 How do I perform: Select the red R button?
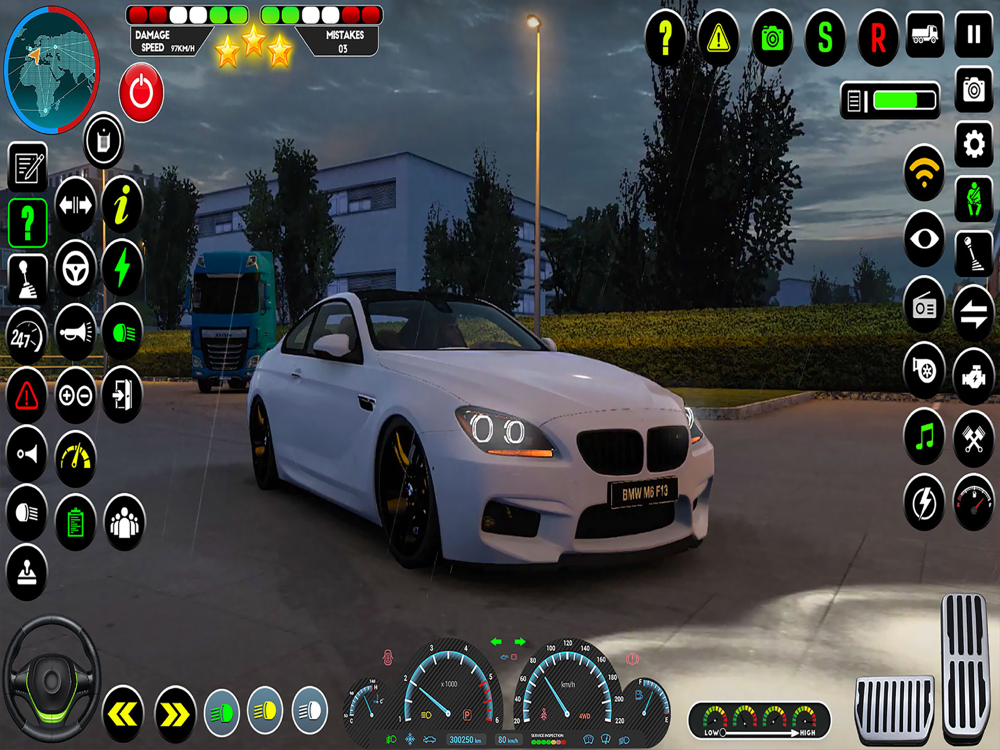click(878, 38)
